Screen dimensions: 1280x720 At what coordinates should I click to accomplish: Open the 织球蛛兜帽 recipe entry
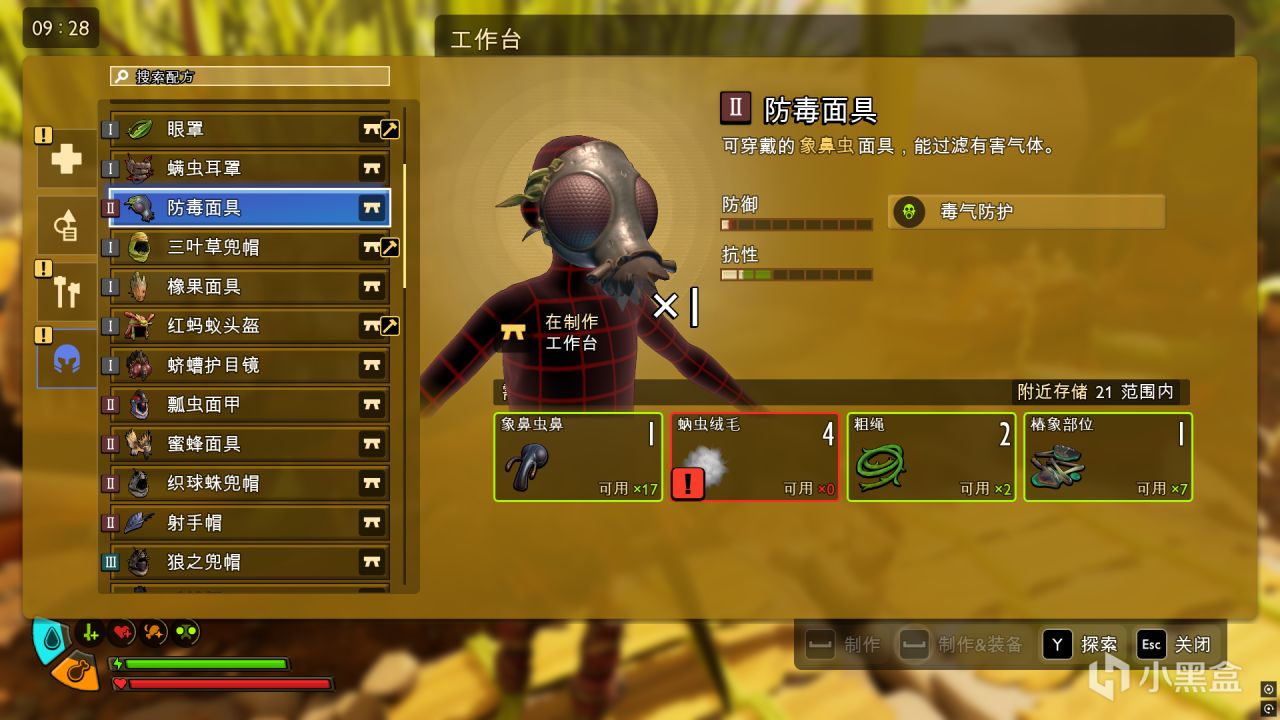click(240, 483)
